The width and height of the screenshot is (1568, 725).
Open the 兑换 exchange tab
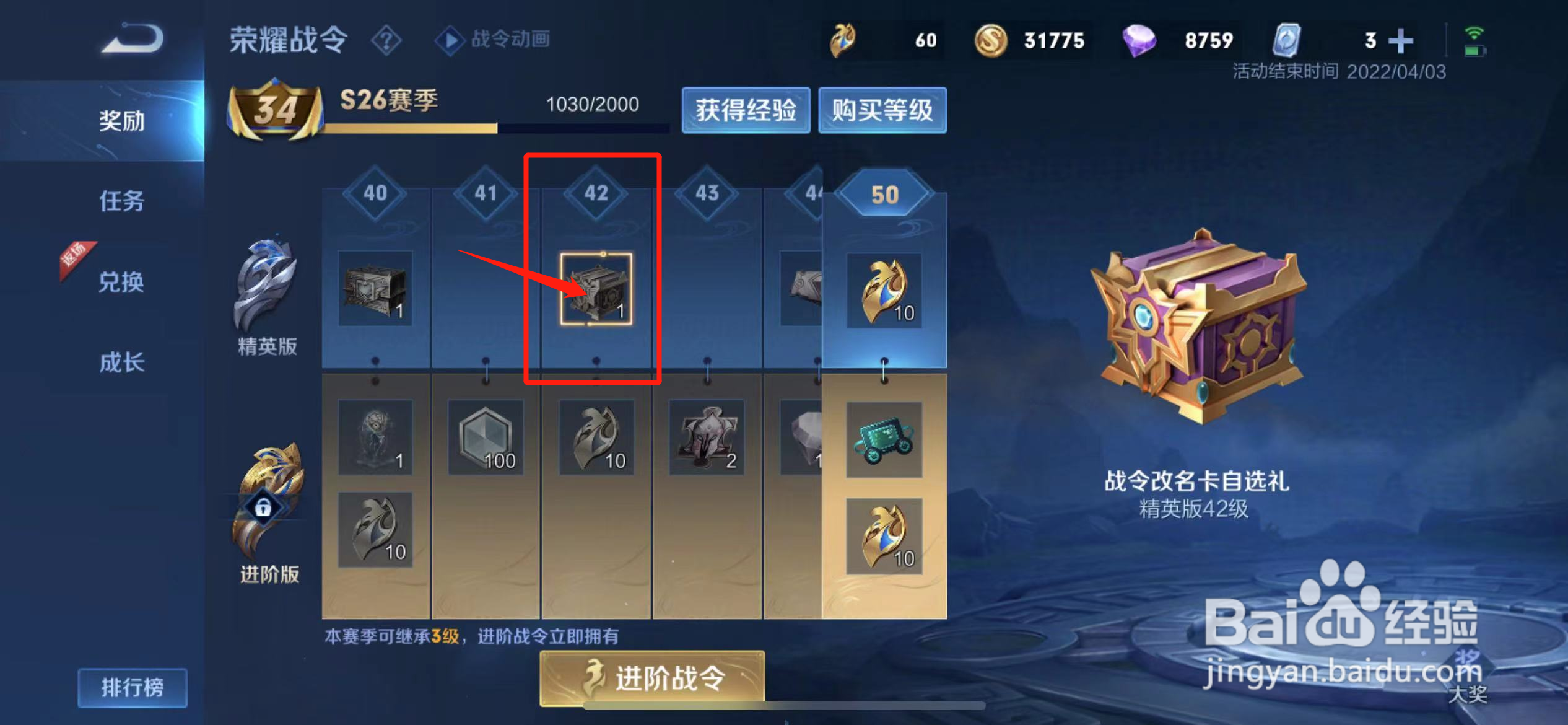click(x=121, y=283)
